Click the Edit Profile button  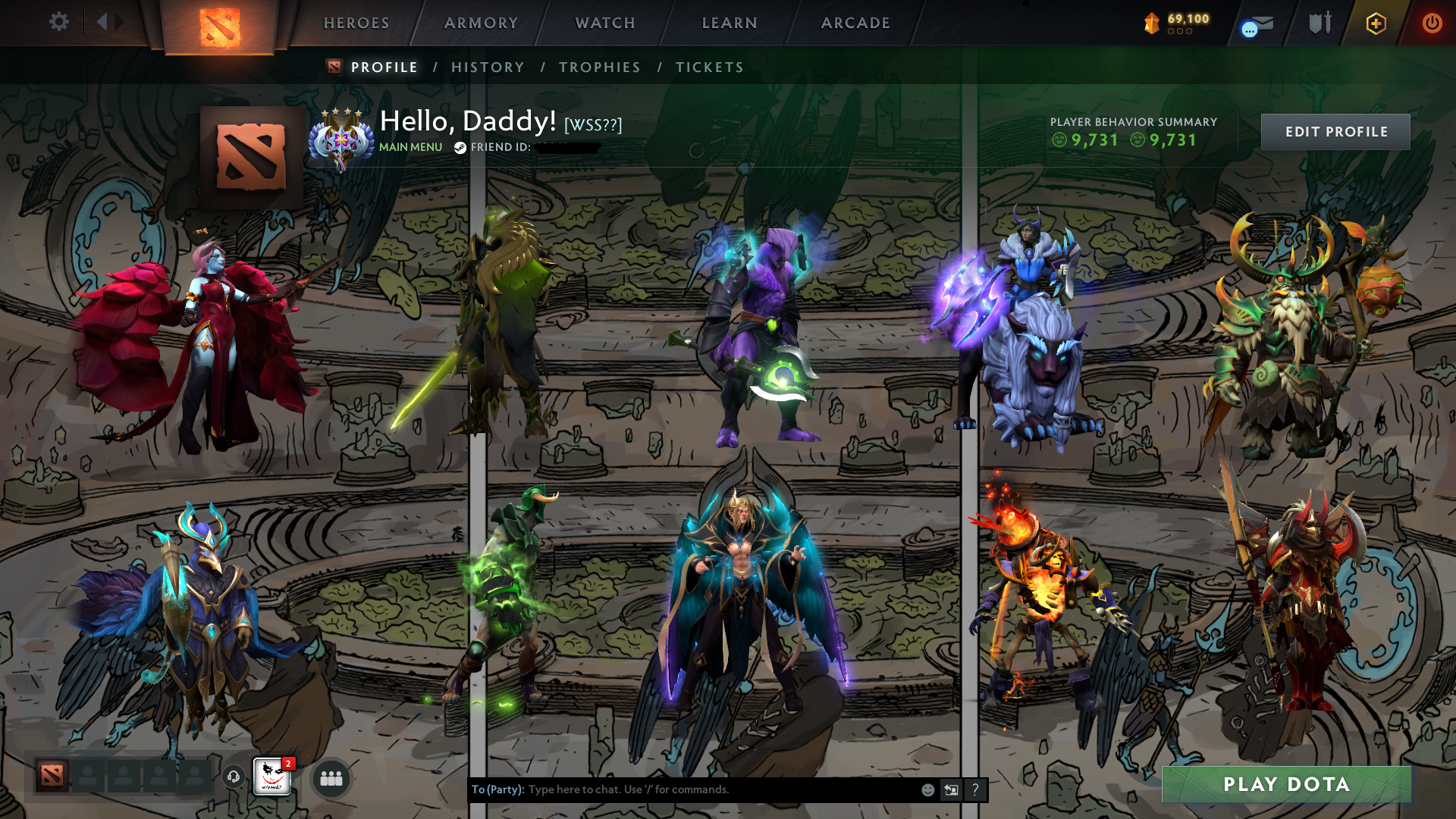[x=1335, y=131]
